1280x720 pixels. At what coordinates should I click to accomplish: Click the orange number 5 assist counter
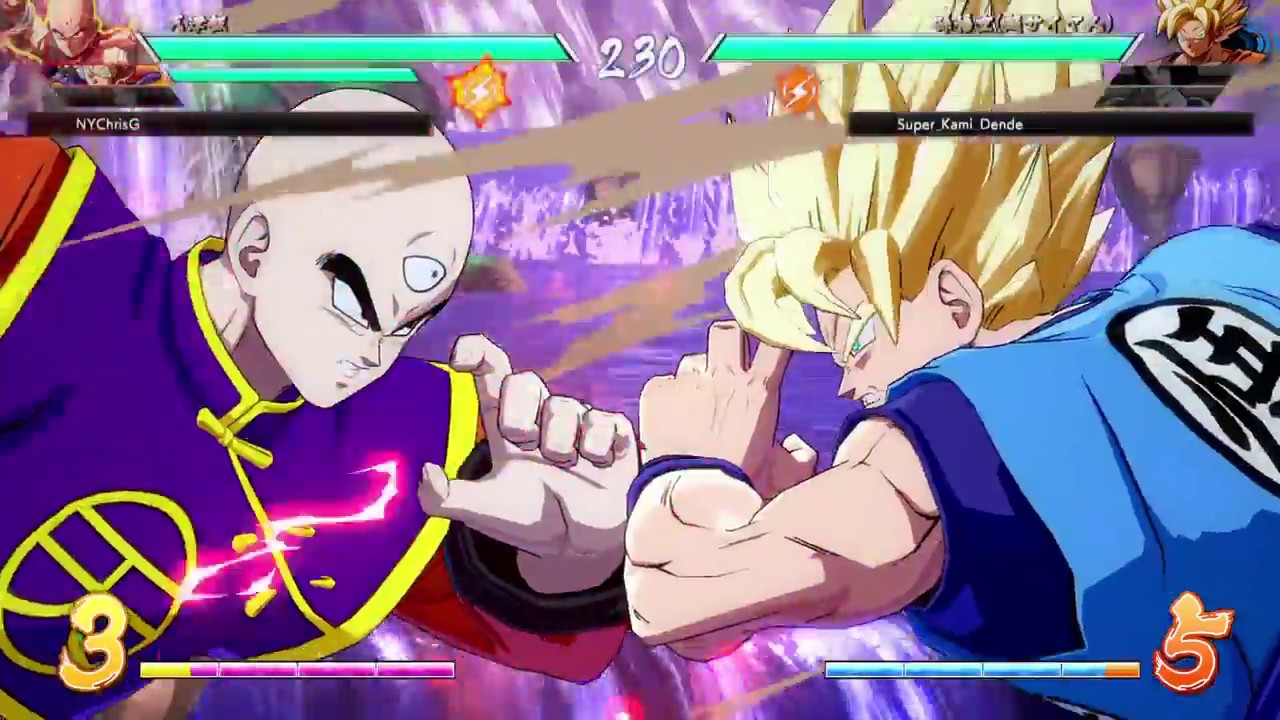point(1190,640)
